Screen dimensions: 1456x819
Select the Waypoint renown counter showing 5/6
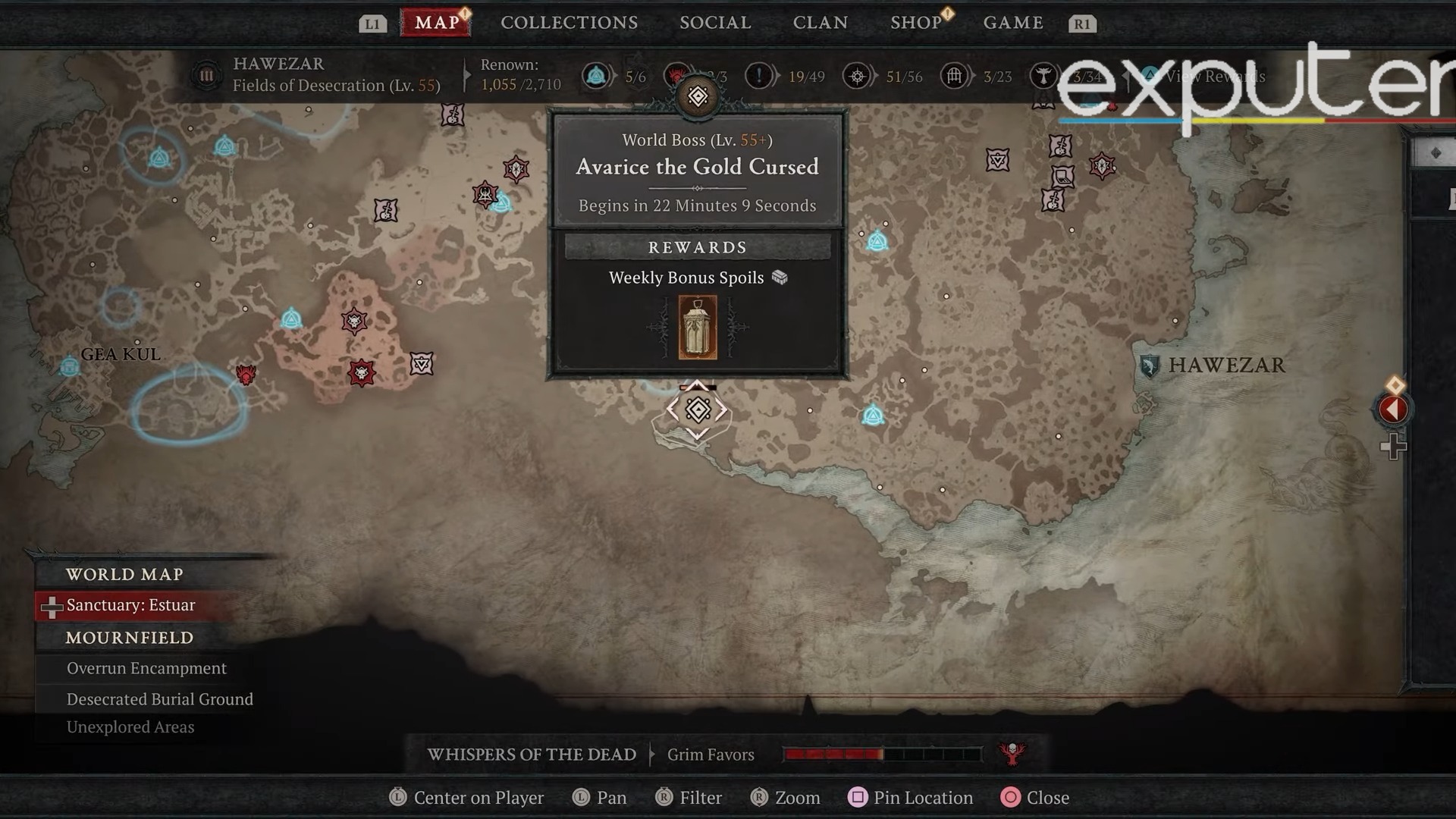point(598,76)
